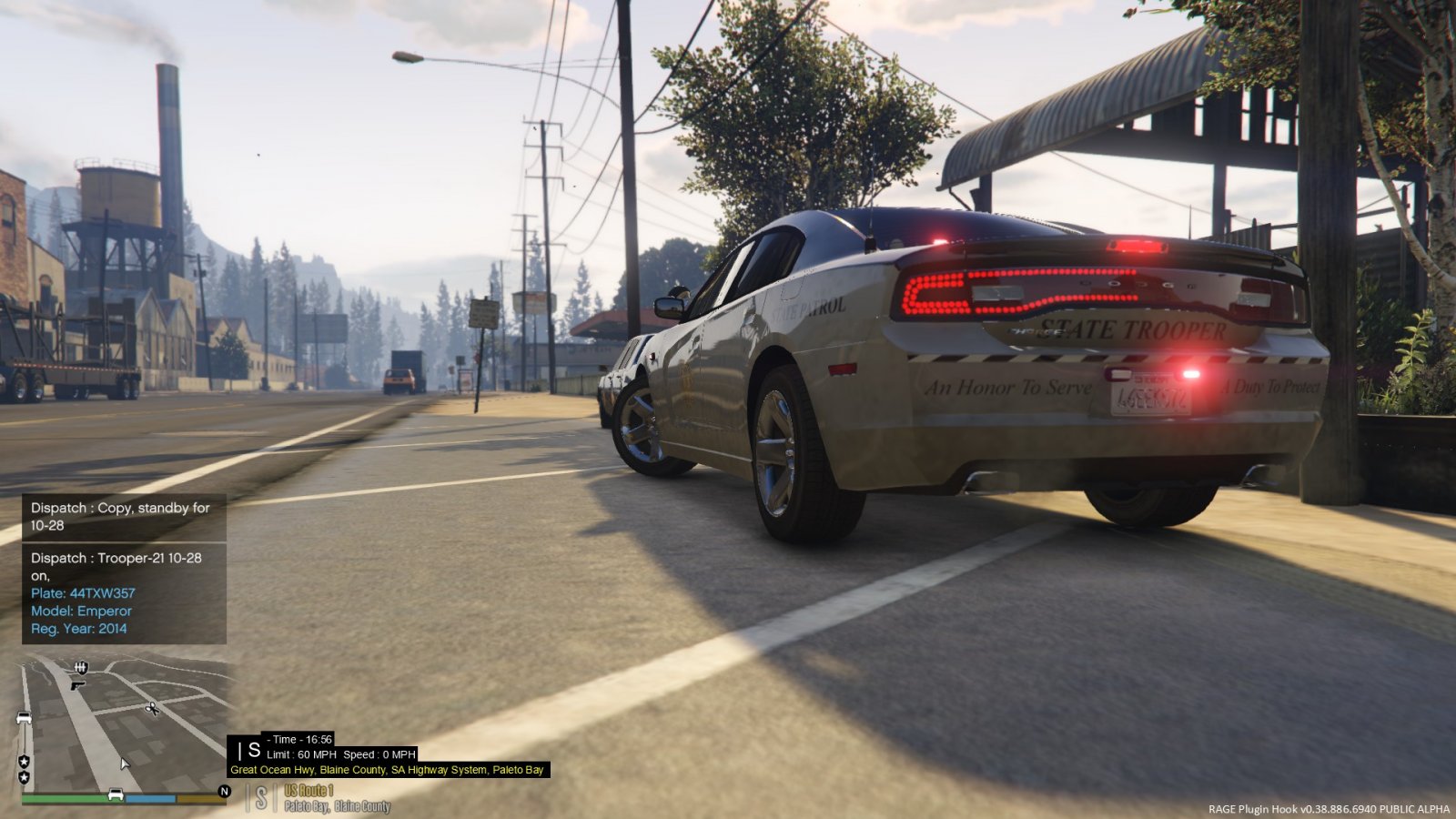Viewport: 1456px width, 819px height.
Task: Select the scissors barber shop blip
Action: pos(152,708)
